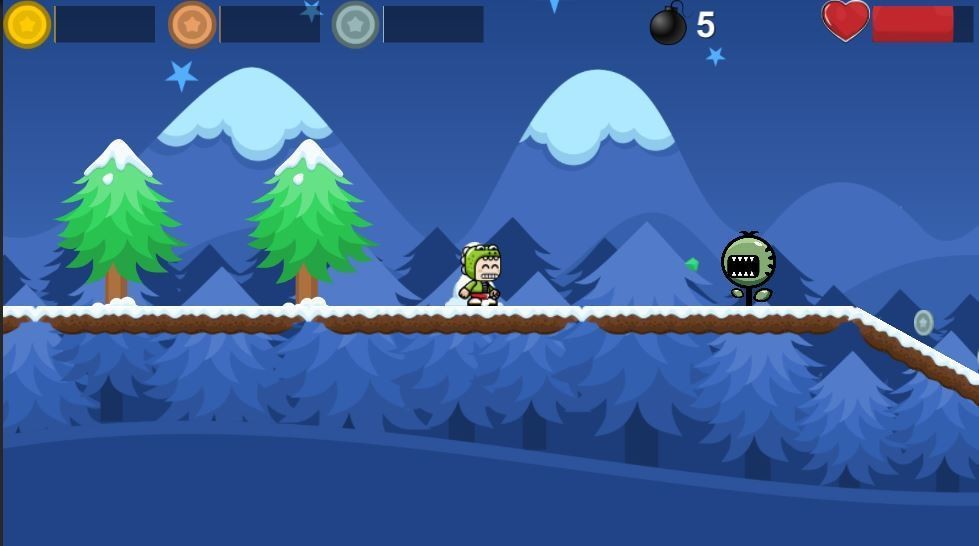Click the bronze star coin icon
The width and height of the screenshot is (979, 546).
pyautogui.click(x=191, y=24)
